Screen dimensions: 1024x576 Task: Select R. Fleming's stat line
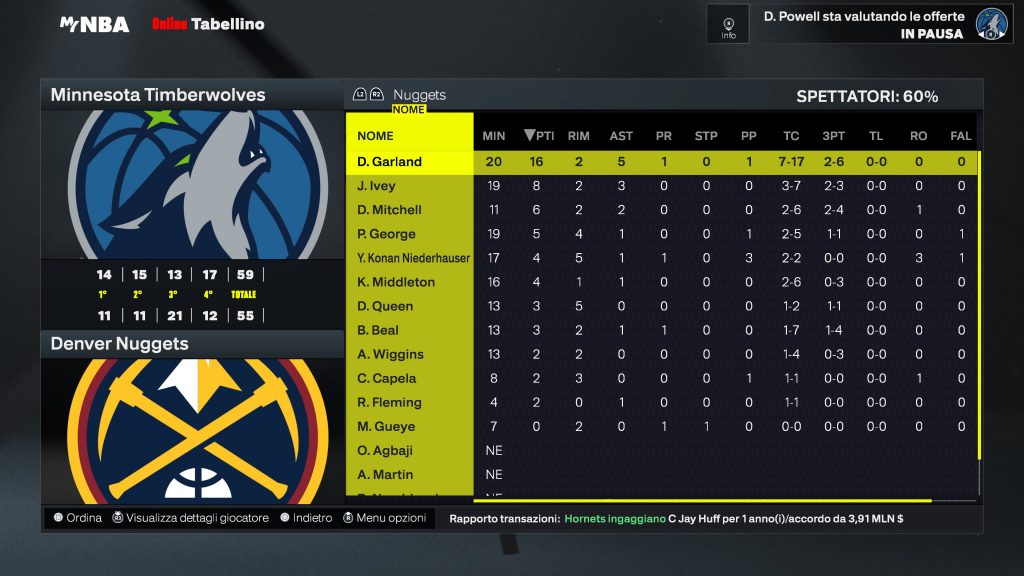[389, 402]
